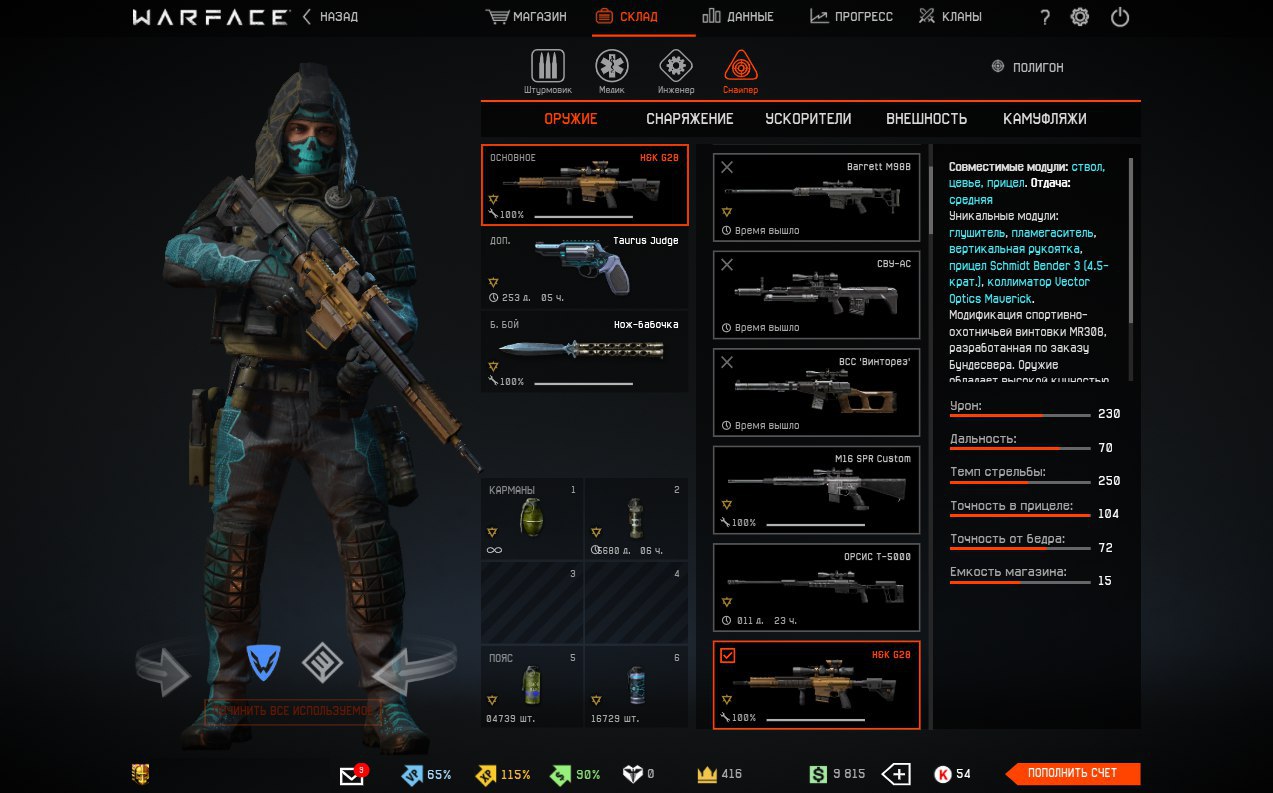The height and width of the screenshot is (793, 1273).
Task: Select the Taurus Judge secondary slot
Action: tap(584, 269)
